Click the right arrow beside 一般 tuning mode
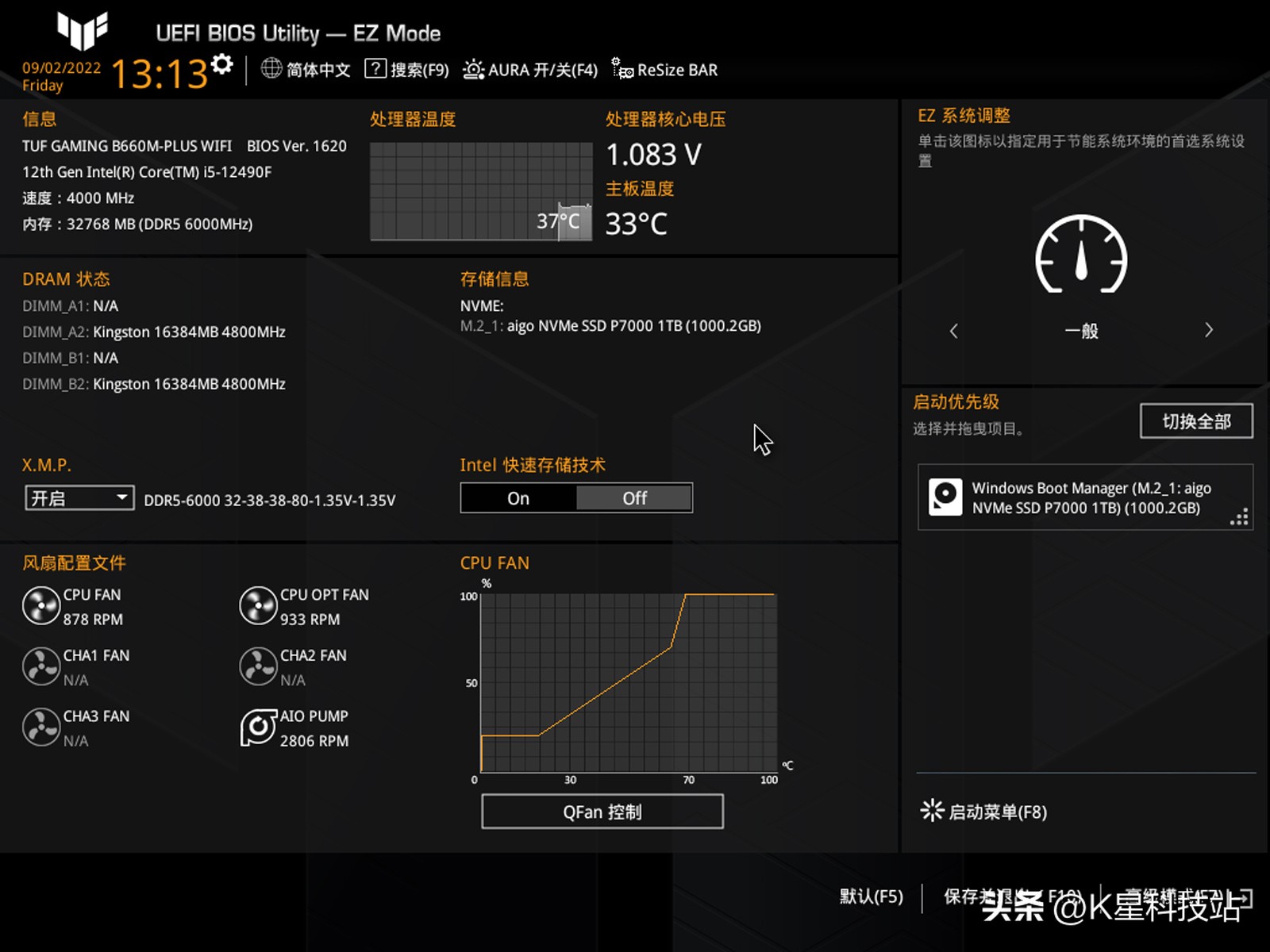 point(1210,329)
